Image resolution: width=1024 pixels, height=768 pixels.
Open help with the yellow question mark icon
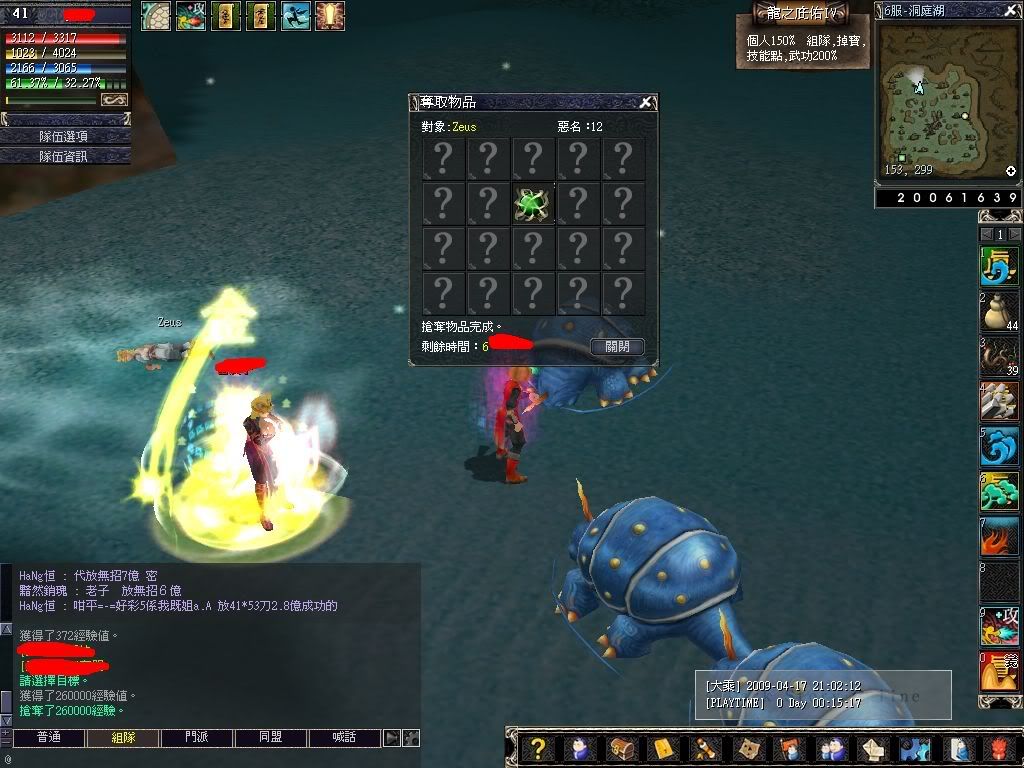pos(538,749)
